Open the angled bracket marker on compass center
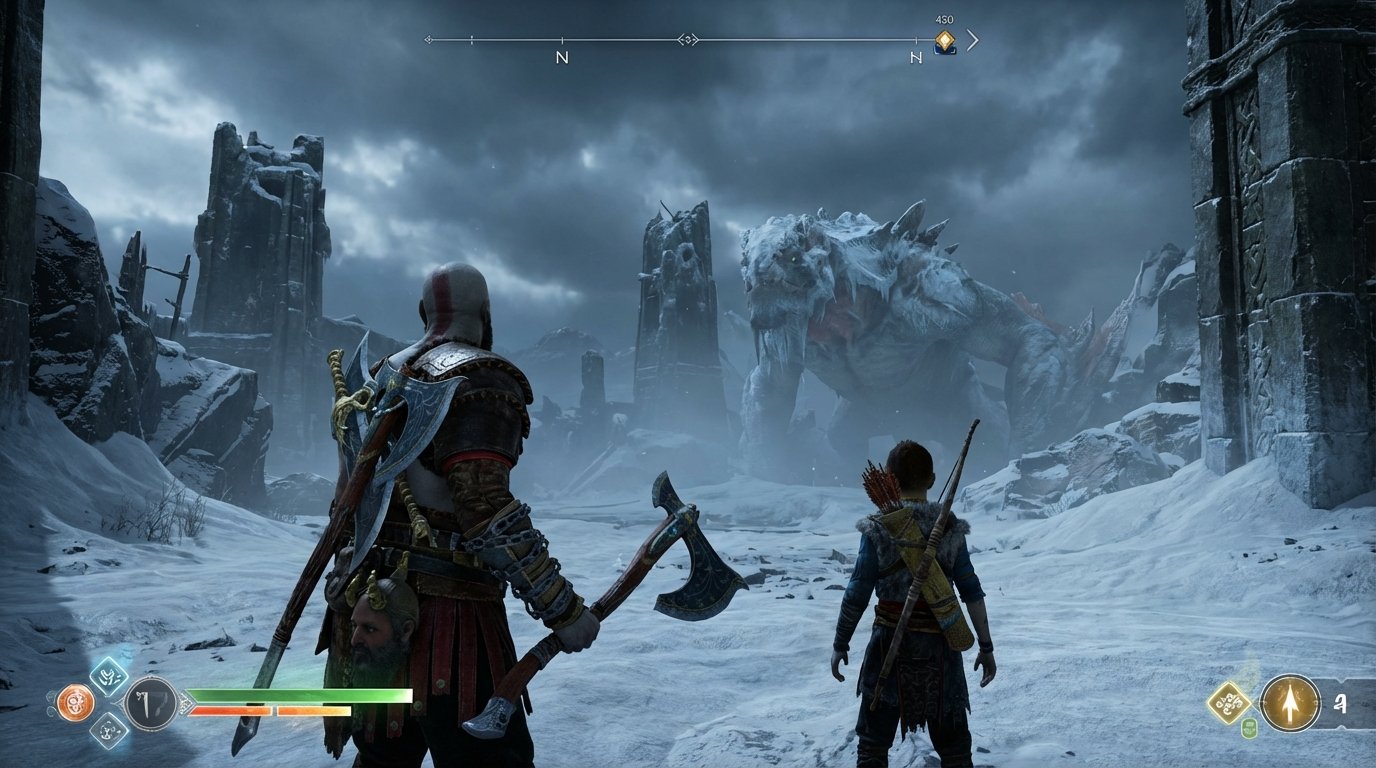The width and height of the screenshot is (1376, 768). pyautogui.click(x=687, y=41)
